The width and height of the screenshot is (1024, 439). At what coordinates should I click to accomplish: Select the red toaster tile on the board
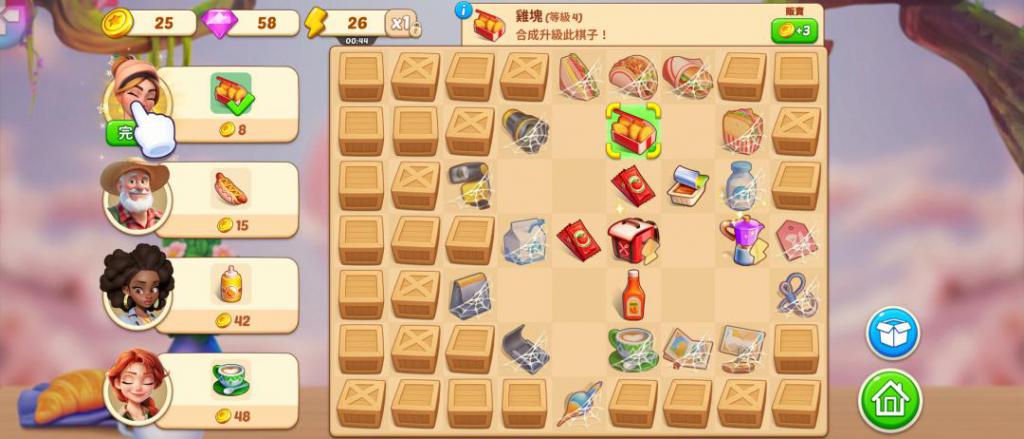pyautogui.click(x=632, y=240)
